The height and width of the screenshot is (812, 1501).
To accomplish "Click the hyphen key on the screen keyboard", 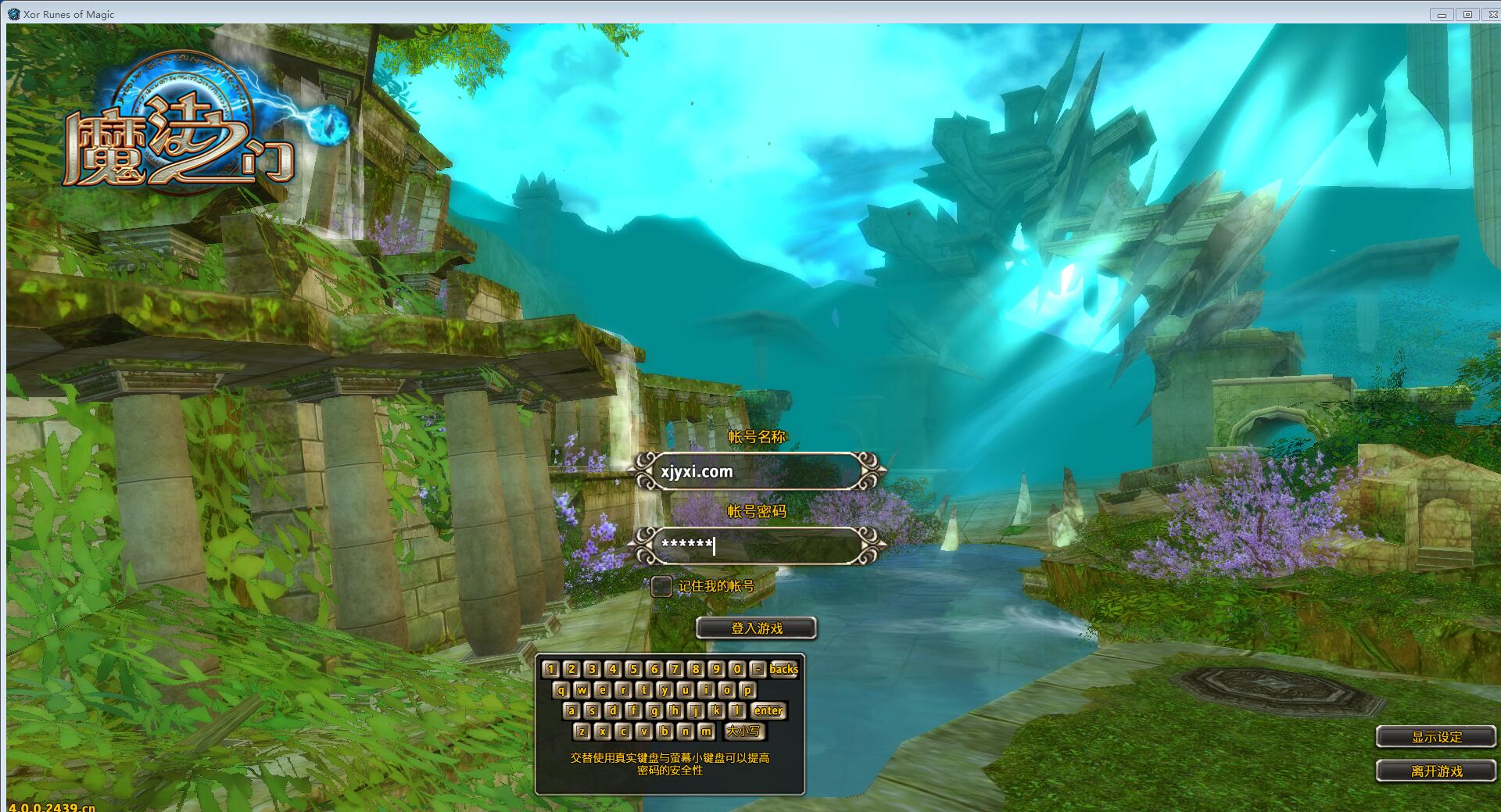I will click(x=757, y=669).
